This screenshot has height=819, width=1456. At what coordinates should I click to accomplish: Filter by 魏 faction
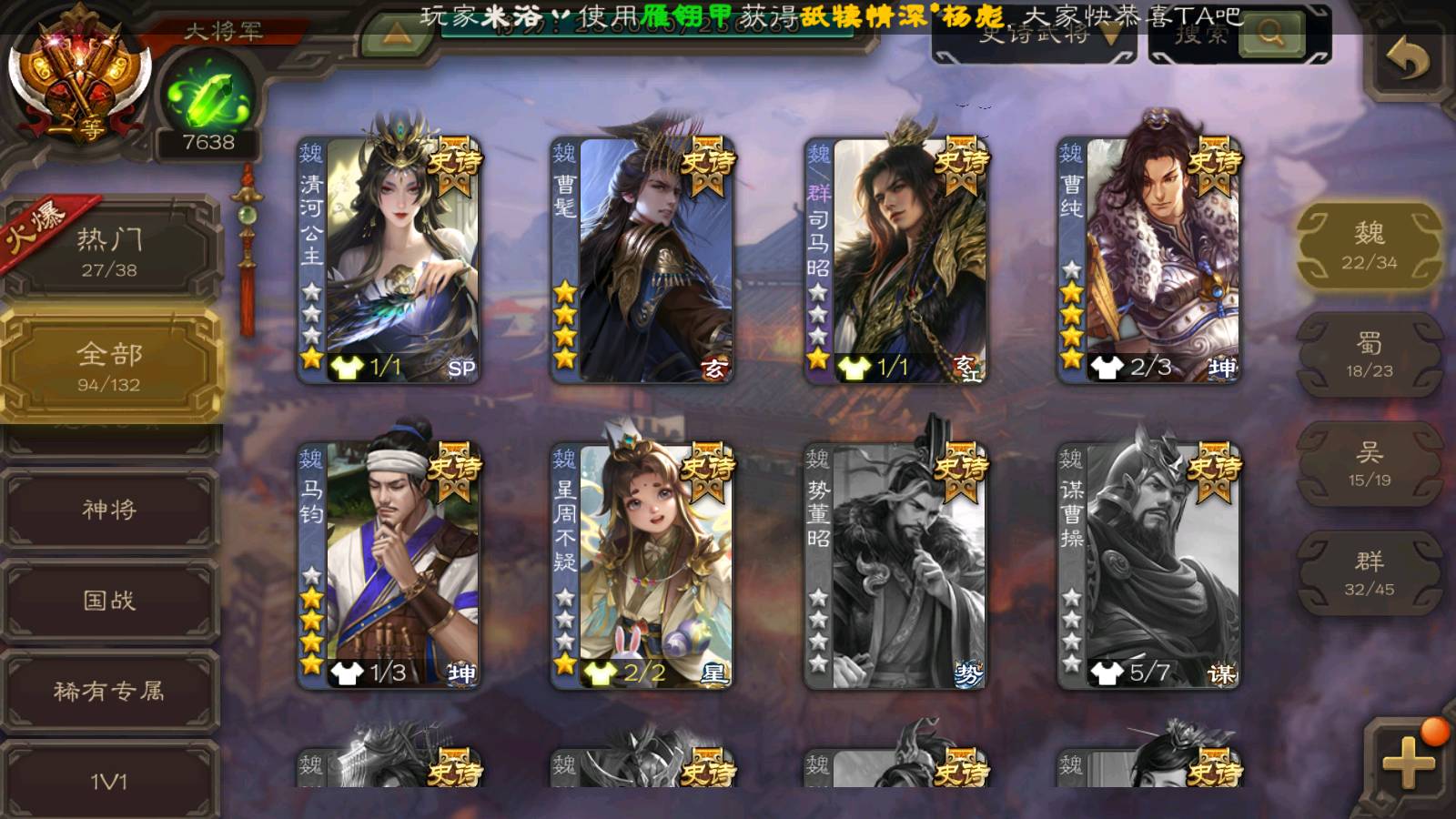(x=1369, y=246)
